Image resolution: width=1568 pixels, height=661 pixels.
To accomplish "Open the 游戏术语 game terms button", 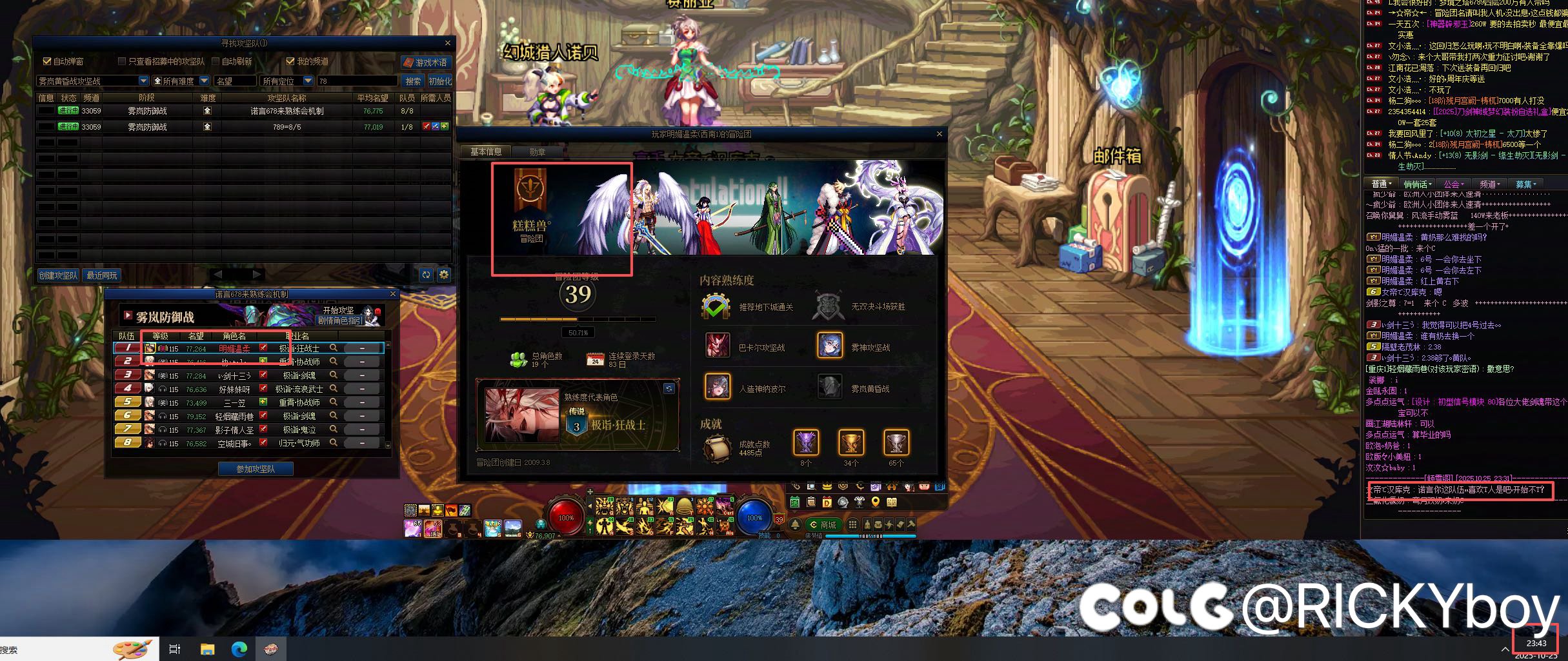I will [x=426, y=63].
